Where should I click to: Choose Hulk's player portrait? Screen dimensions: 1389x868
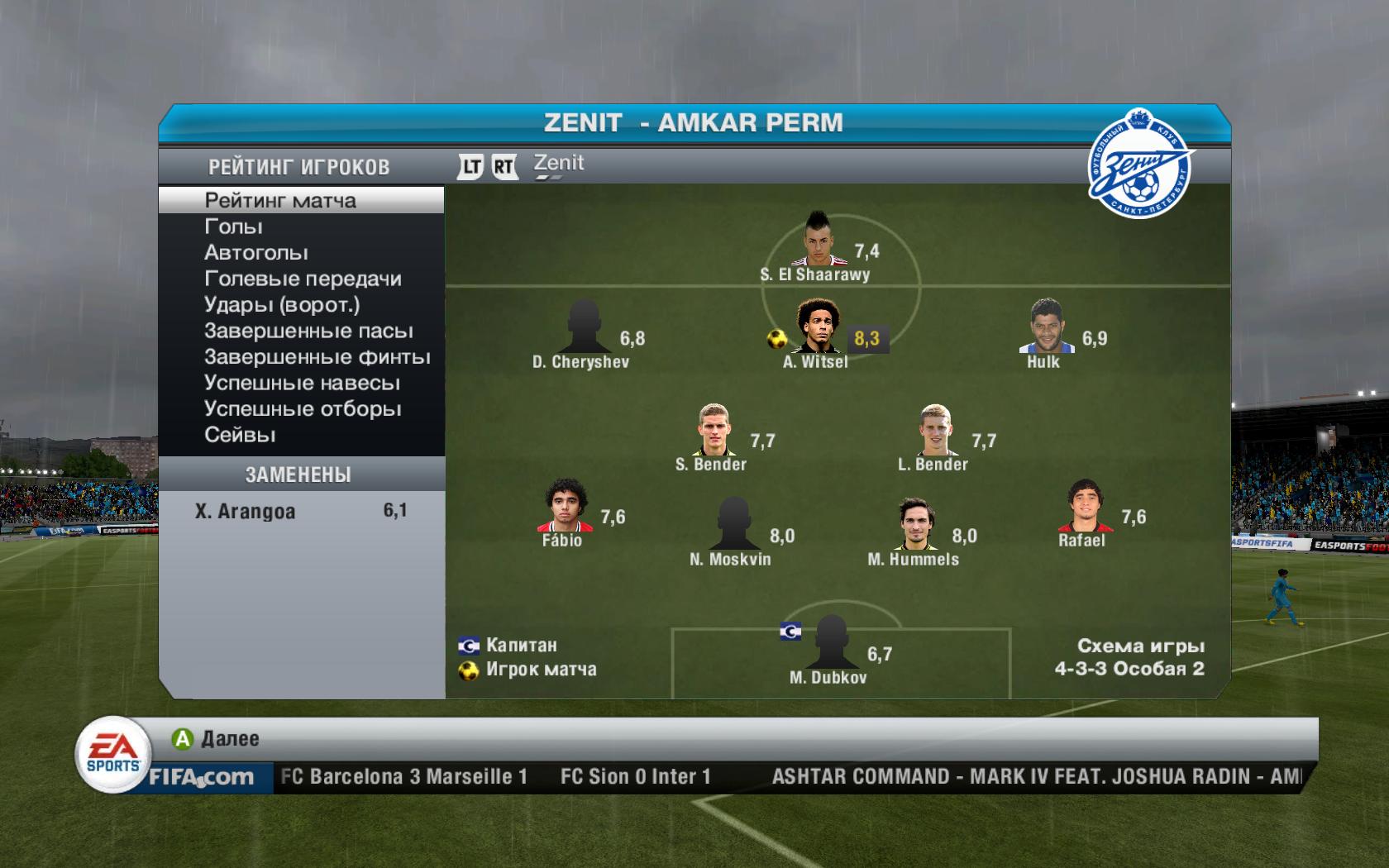(1047, 327)
